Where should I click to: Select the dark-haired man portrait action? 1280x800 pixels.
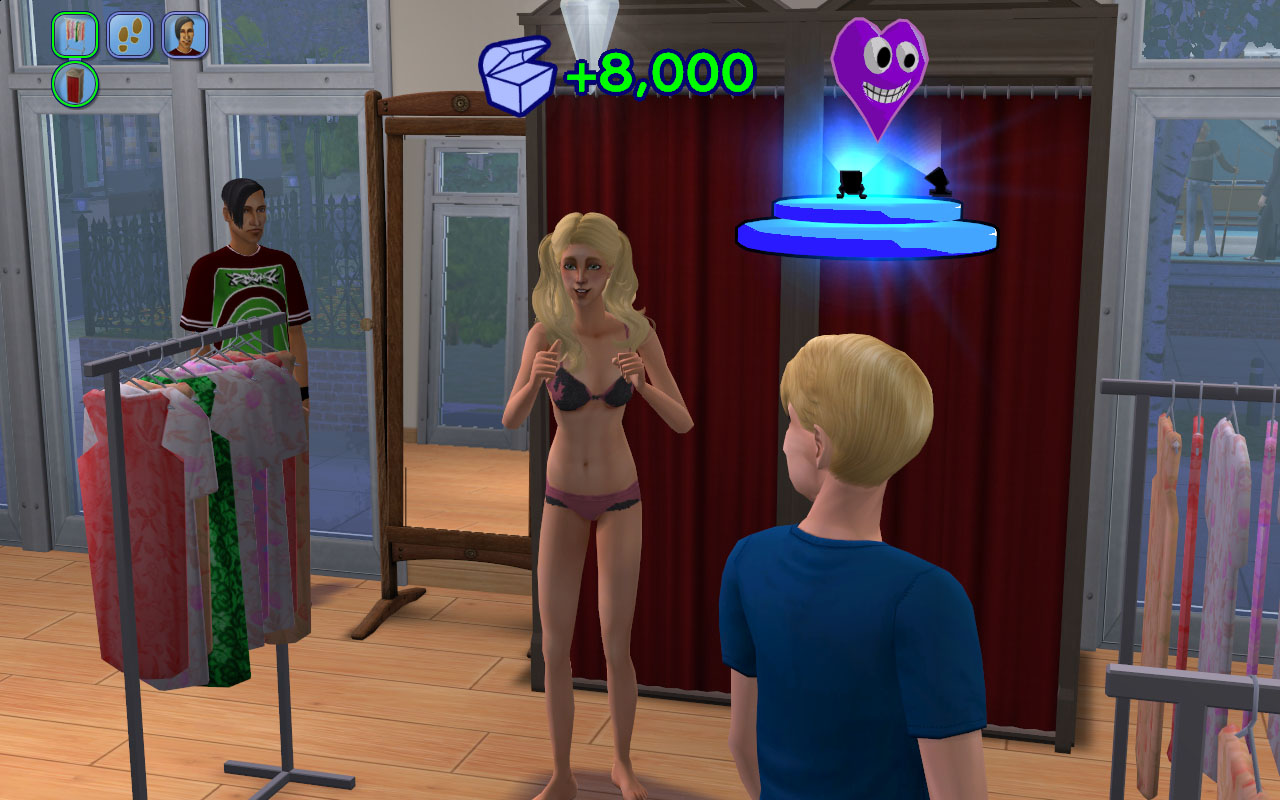click(x=185, y=35)
